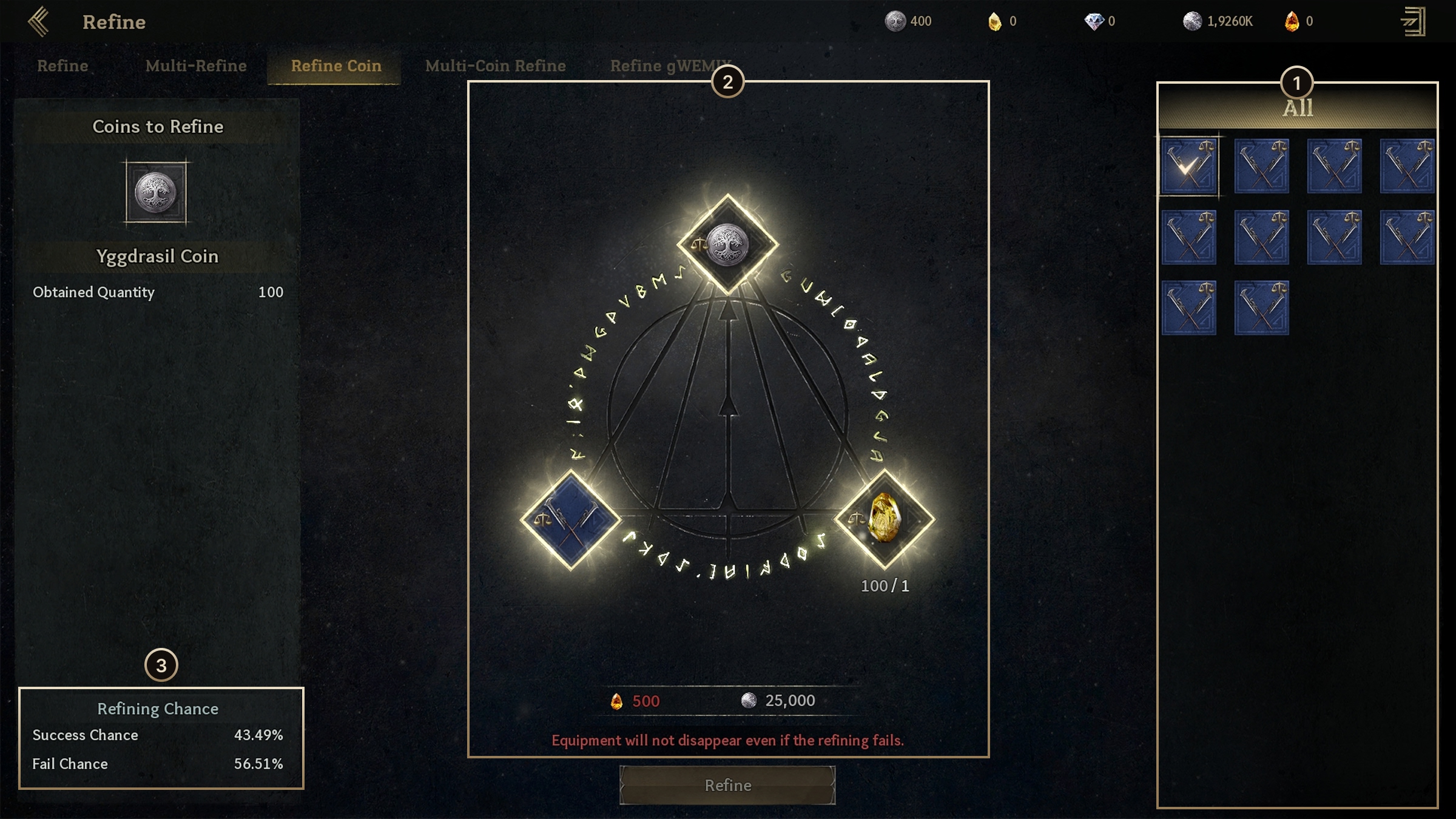The height and width of the screenshot is (819, 1456).
Task: Click the Yggdrasil Coin icon under Coins to Refine
Action: tap(156, 192)
